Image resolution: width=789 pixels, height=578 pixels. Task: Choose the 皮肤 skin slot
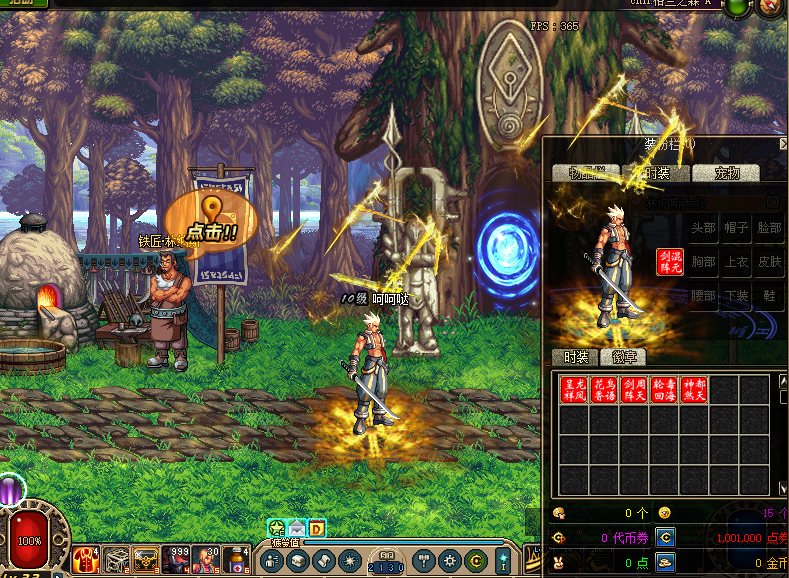pos(769,262)
